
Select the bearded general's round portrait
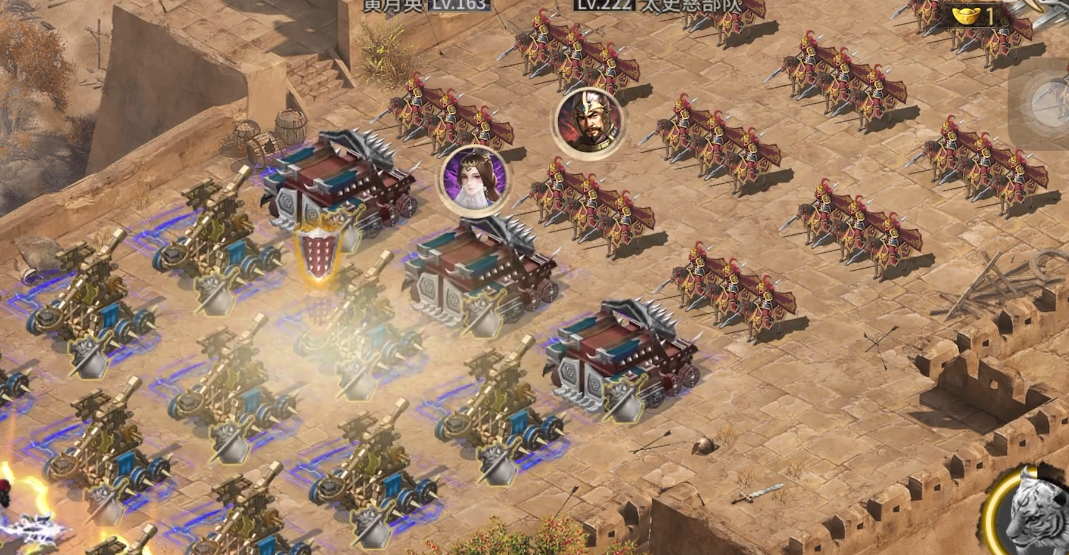[589, 122]
